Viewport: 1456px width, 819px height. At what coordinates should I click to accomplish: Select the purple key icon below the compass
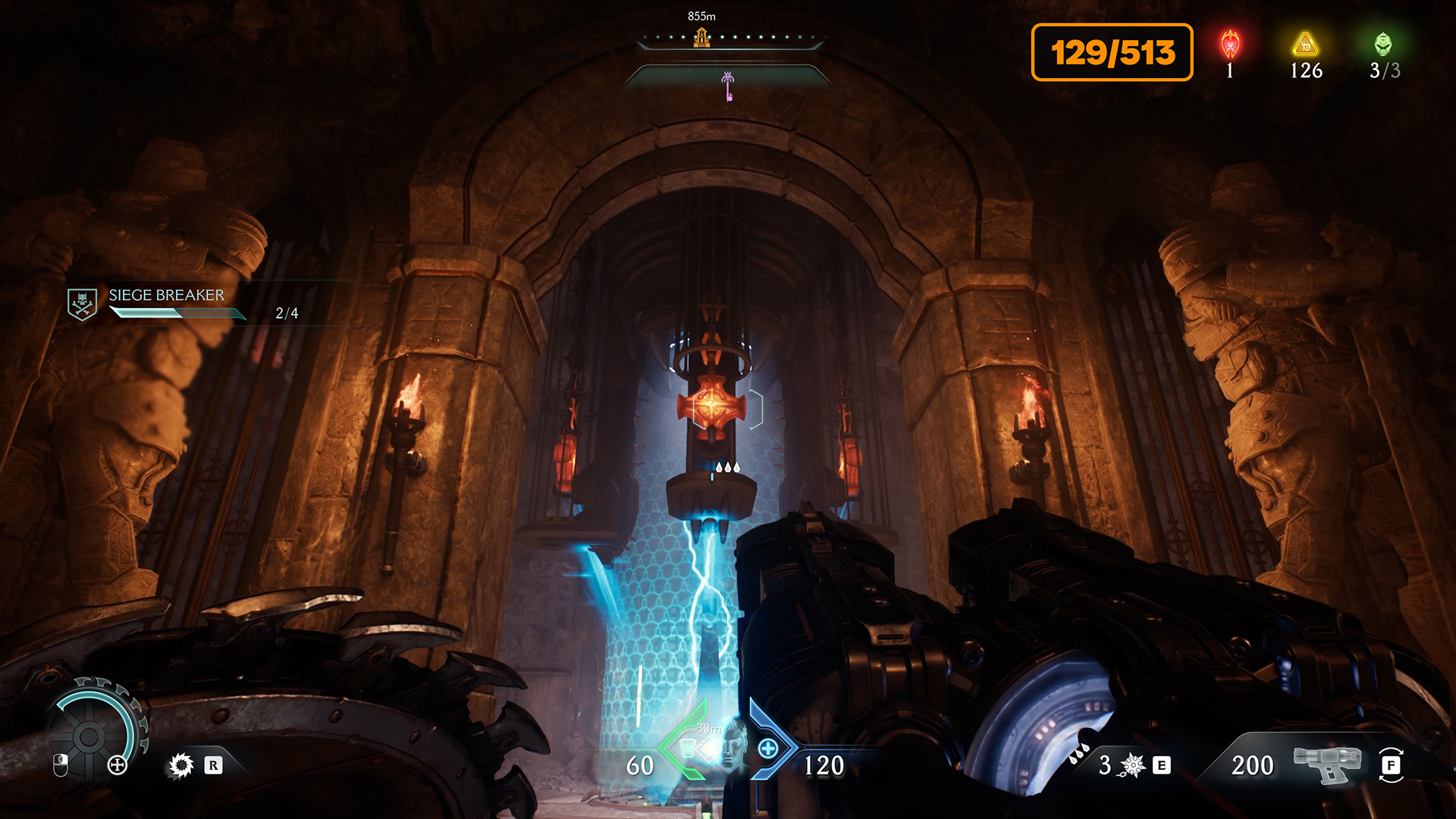[x=728, y=85]
